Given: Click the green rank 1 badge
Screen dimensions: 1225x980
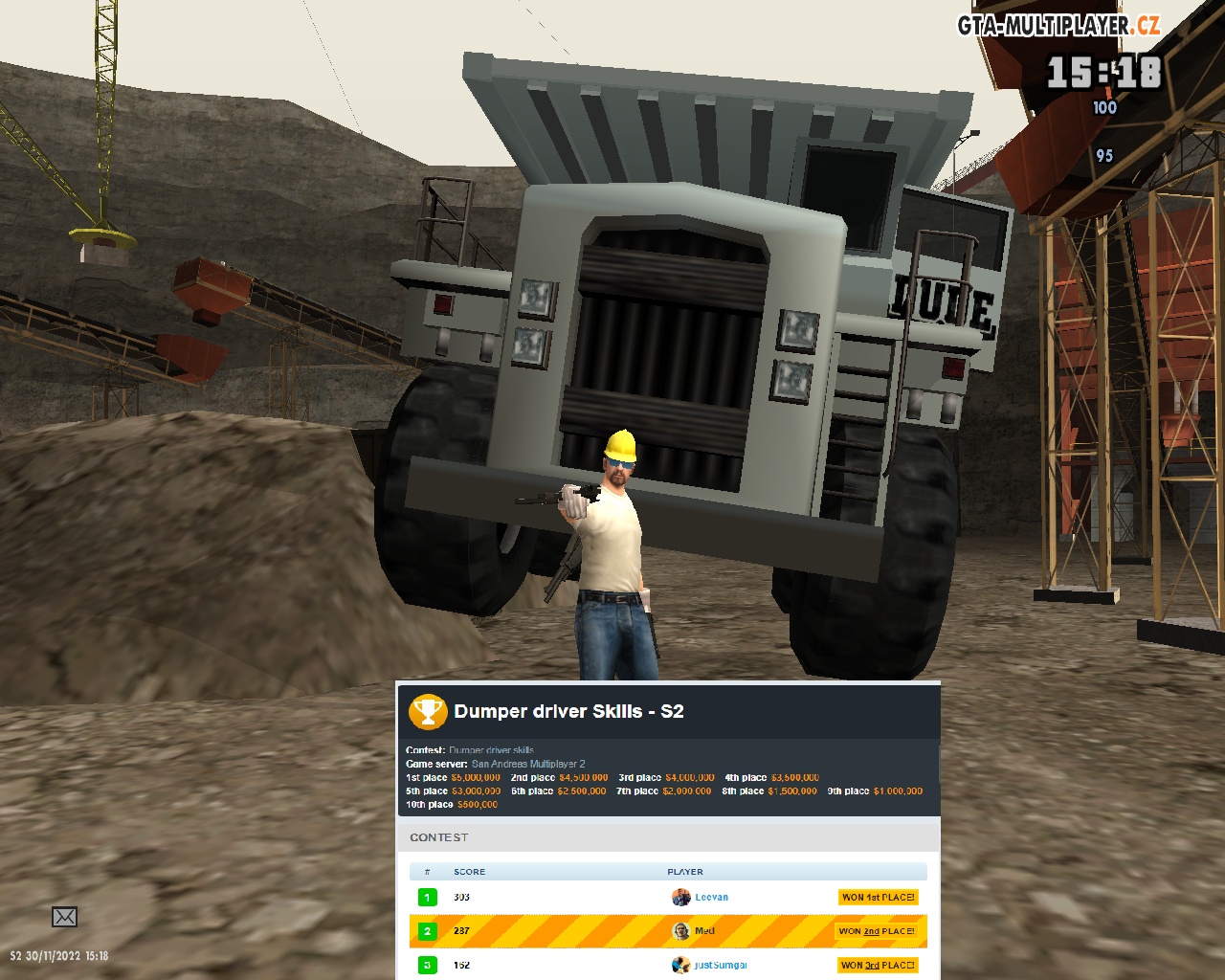Looking at the screenshot, I should tap(428, 897).
